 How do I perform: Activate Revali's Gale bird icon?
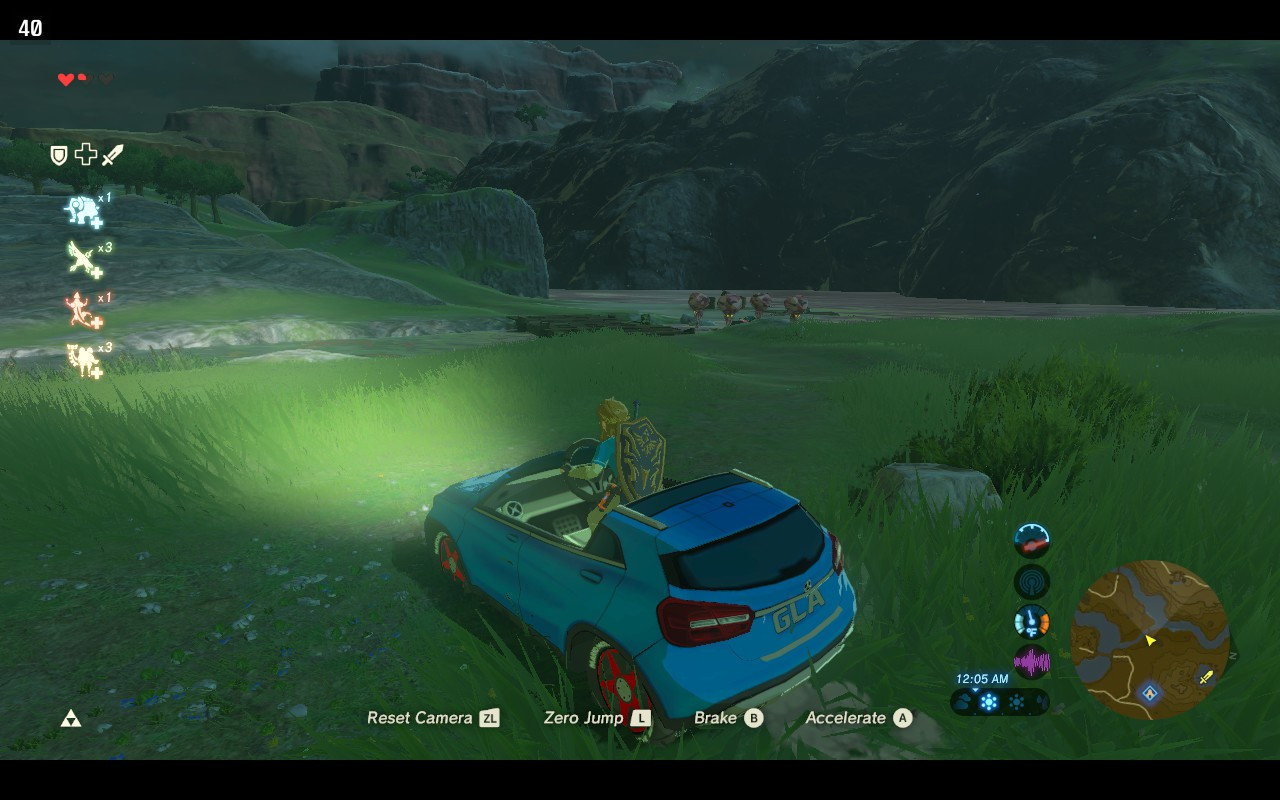(80, 257)
